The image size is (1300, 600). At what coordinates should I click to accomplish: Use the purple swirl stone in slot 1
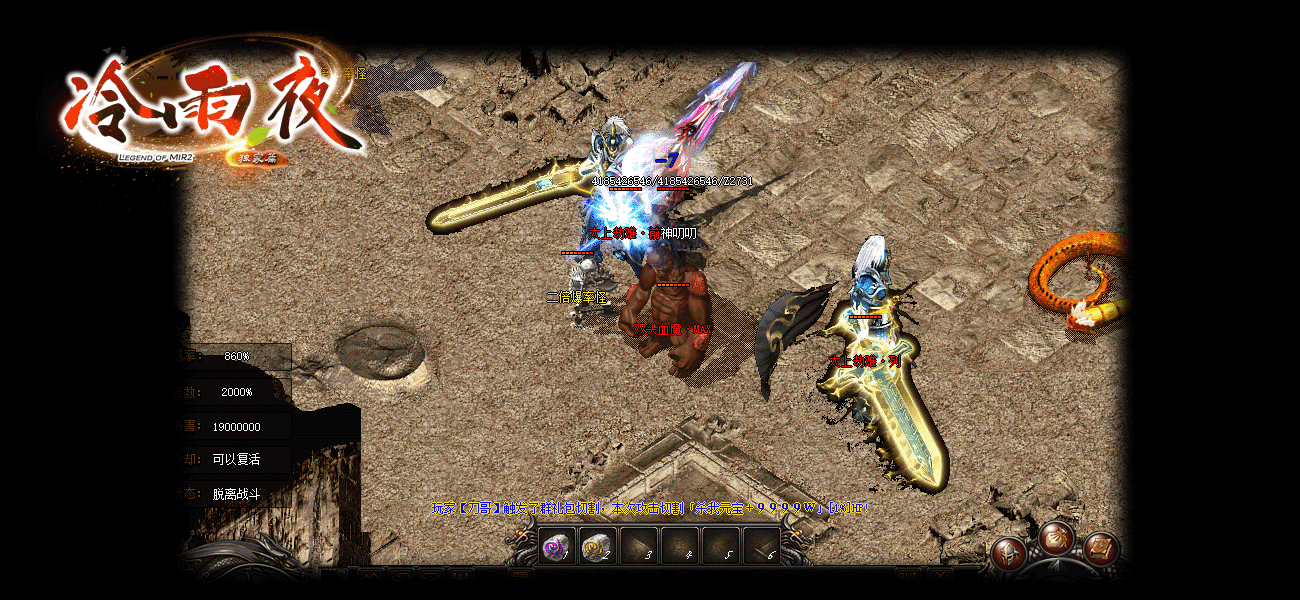[x=557, y=547]
